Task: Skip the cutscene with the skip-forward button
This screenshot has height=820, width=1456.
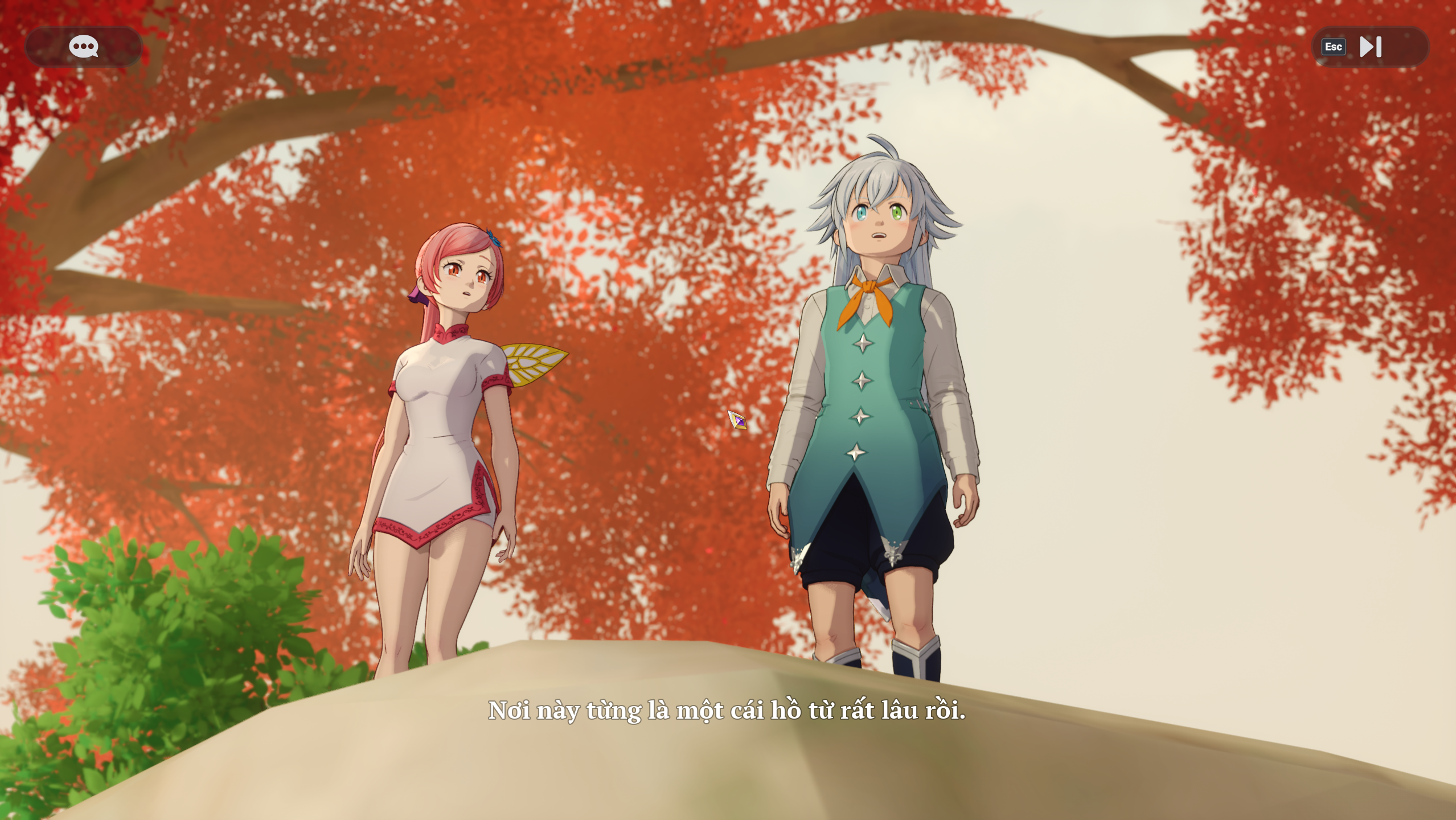Action: coord(1369,47)
